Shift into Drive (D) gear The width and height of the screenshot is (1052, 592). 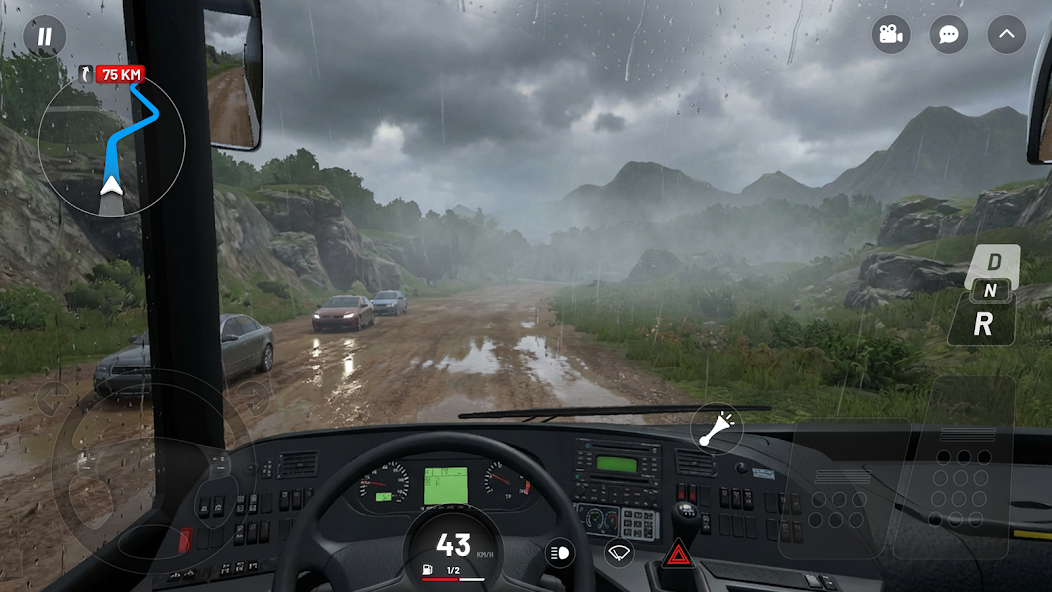point(994,261)
